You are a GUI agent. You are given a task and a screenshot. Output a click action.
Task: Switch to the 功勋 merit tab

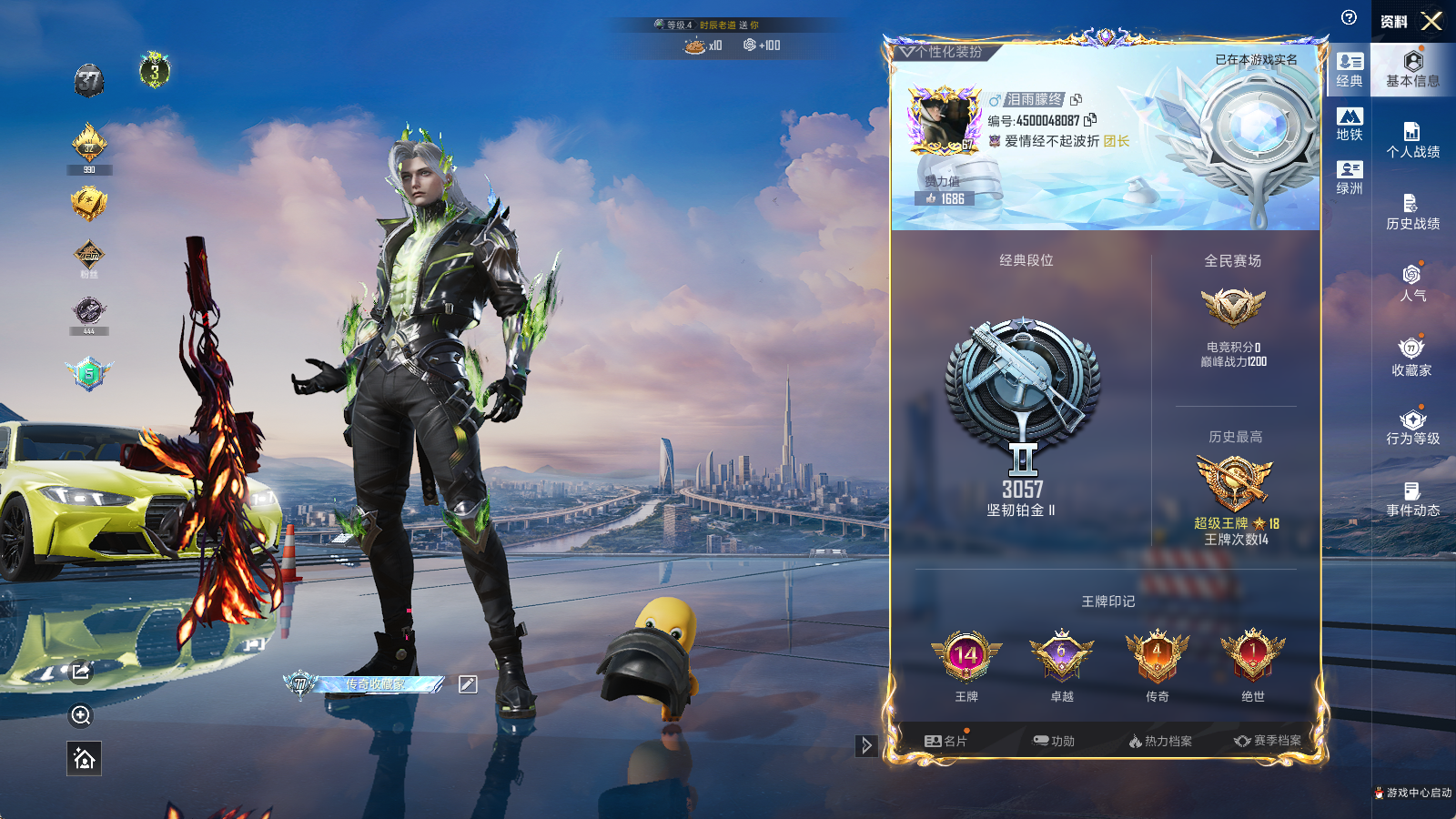1054,741
